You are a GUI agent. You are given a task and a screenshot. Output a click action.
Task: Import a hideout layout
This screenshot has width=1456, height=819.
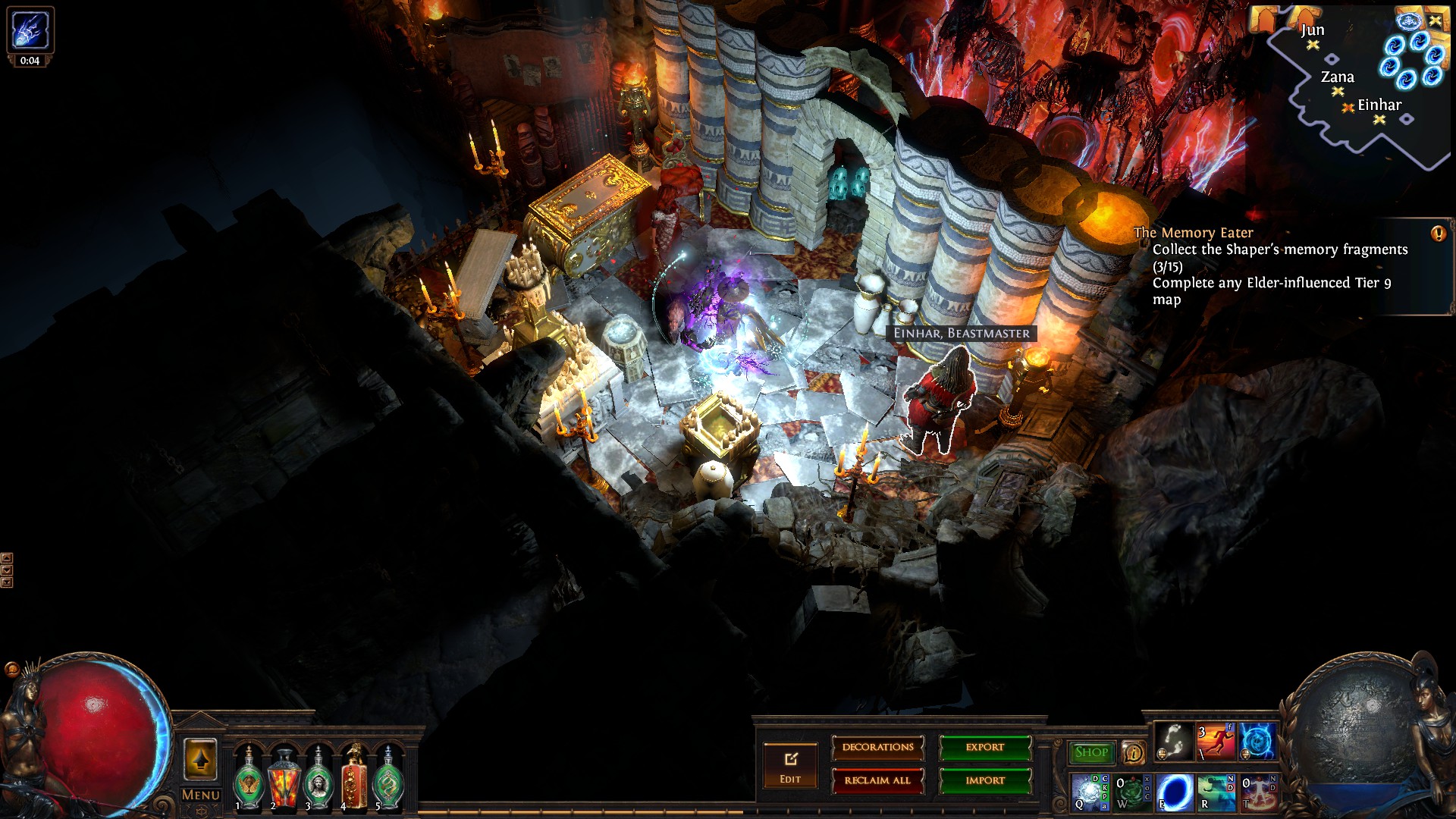click(x=985, y=780)
